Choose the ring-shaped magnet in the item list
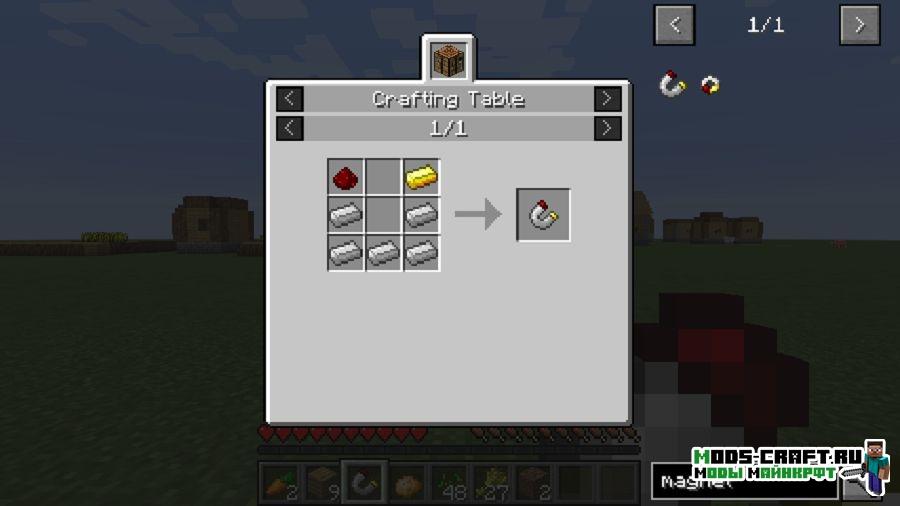 click(710, 85)
